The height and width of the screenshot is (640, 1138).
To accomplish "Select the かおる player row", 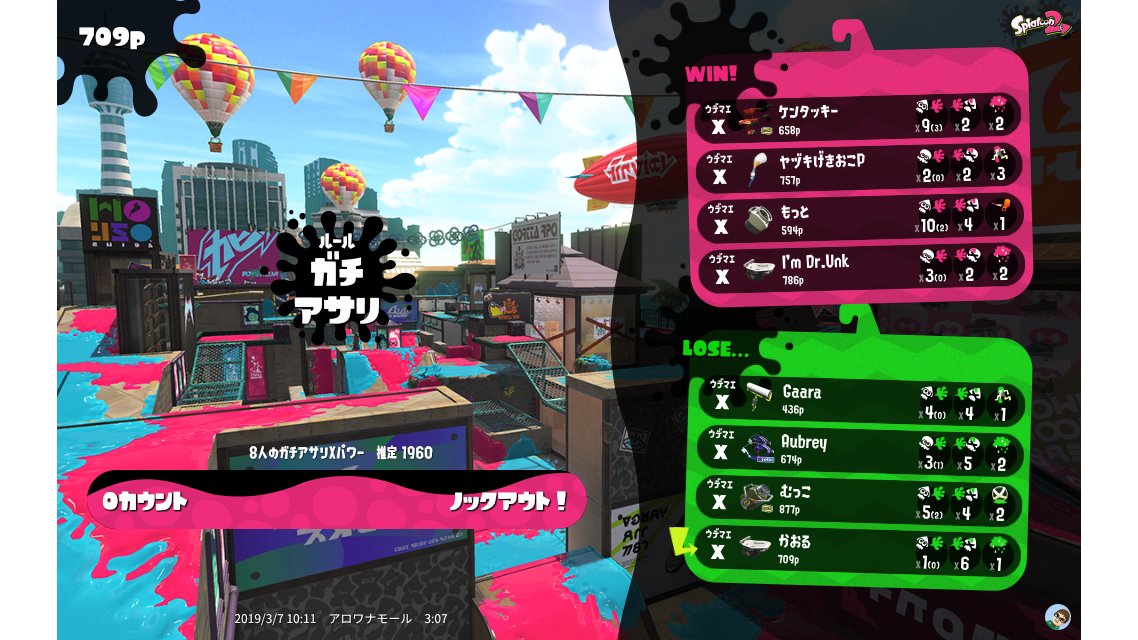I will coord(860,550).
